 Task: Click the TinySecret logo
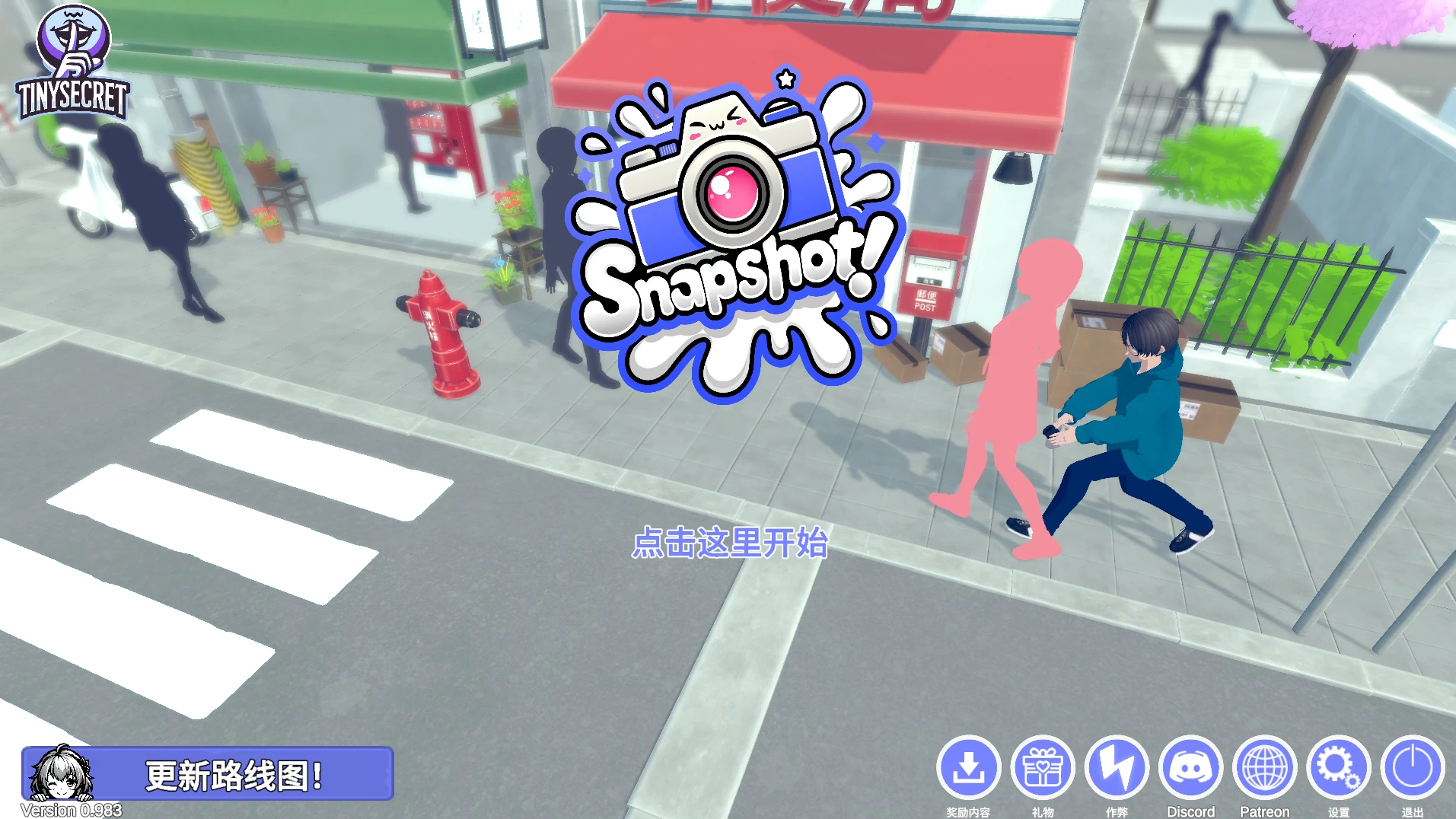[x=73, y=65]
